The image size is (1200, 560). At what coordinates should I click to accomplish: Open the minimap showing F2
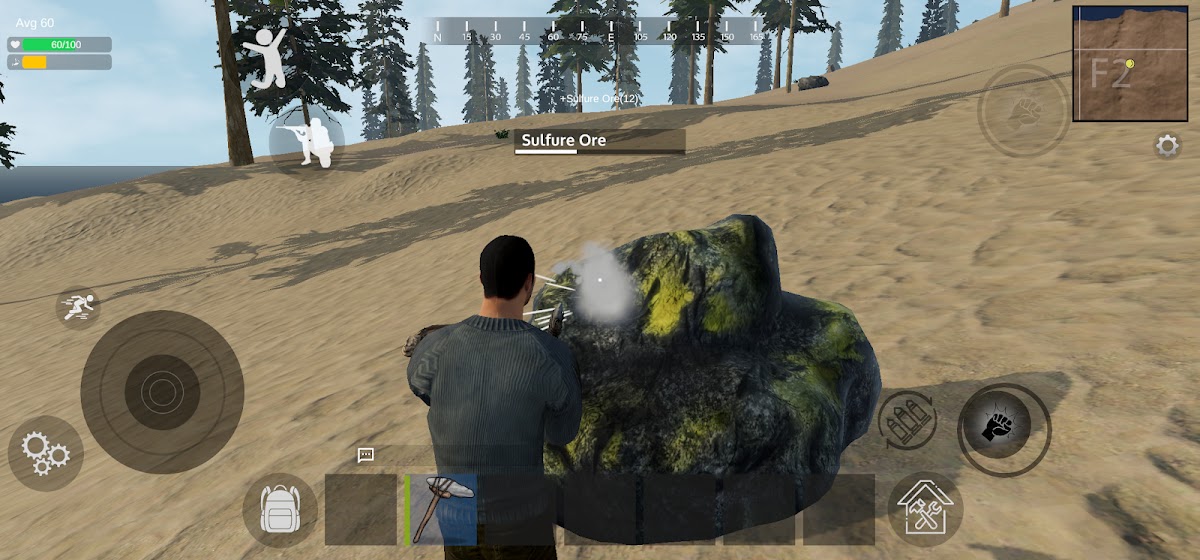pos(1116,63)
